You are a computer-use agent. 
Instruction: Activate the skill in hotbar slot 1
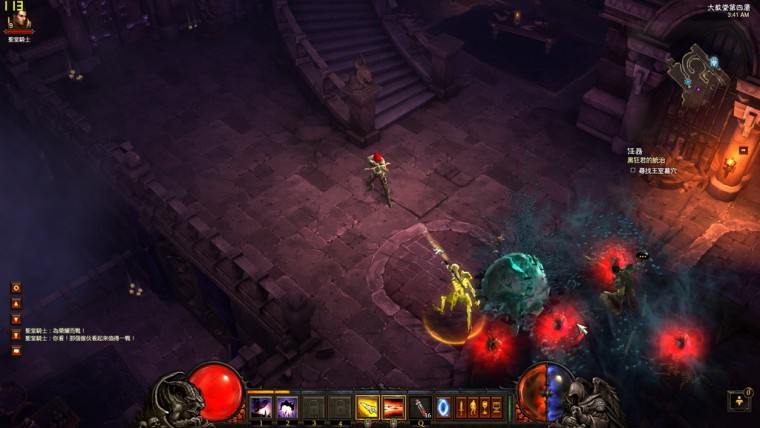pos(261,407)
